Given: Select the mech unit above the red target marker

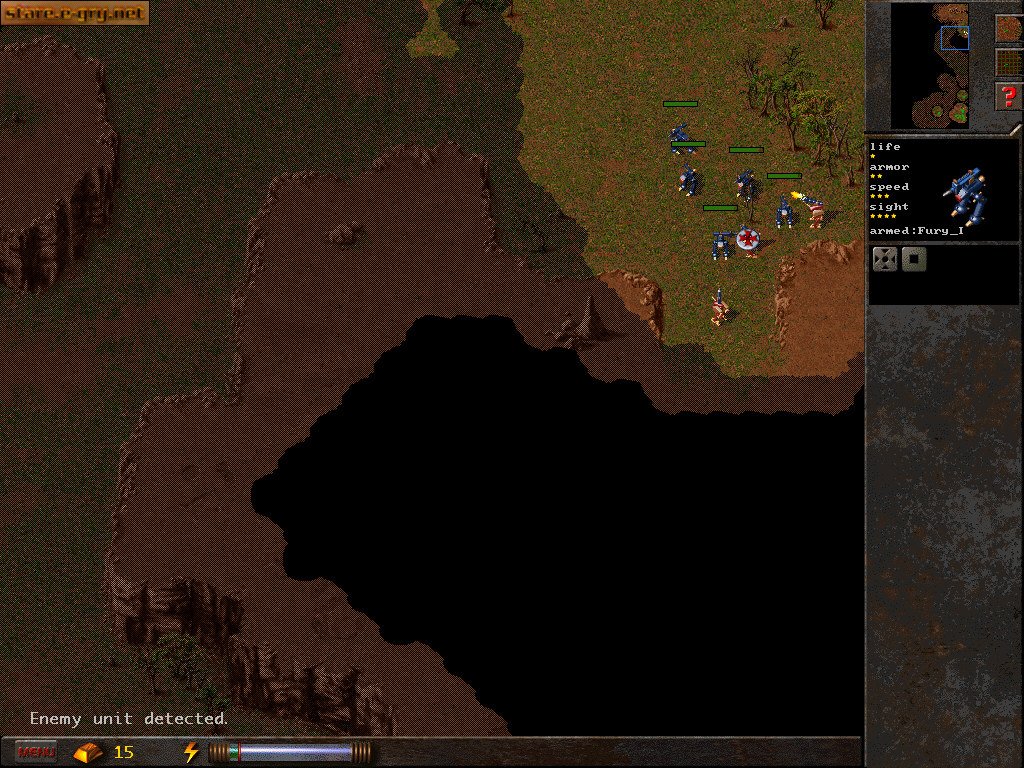Looking at the screenshot, I should click(746, 186).
